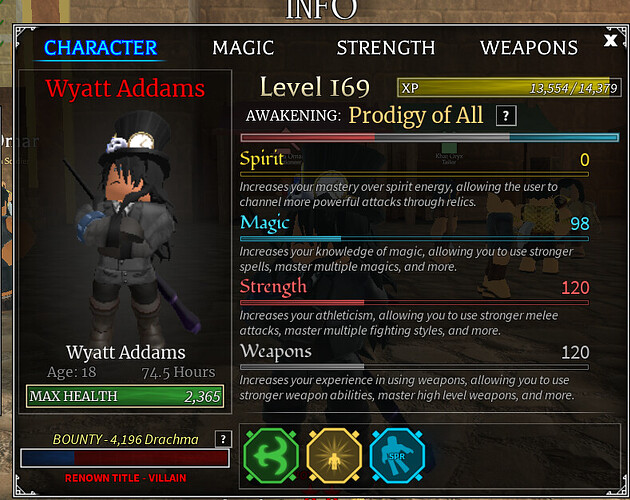
Task: Choose the yellow octagon figure icon
Action: tap(334, 458)
